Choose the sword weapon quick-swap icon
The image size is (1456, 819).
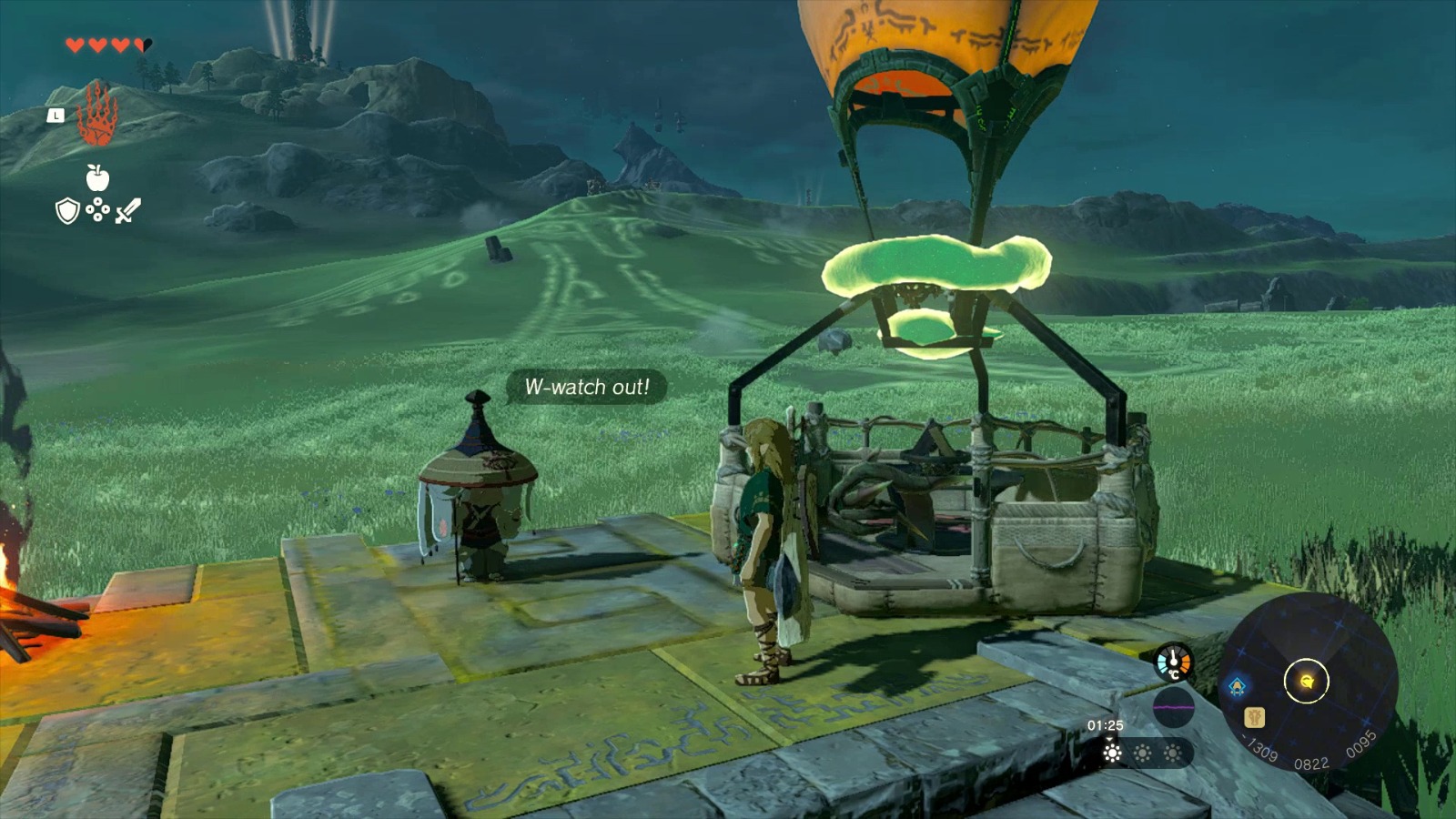(128, 211)
